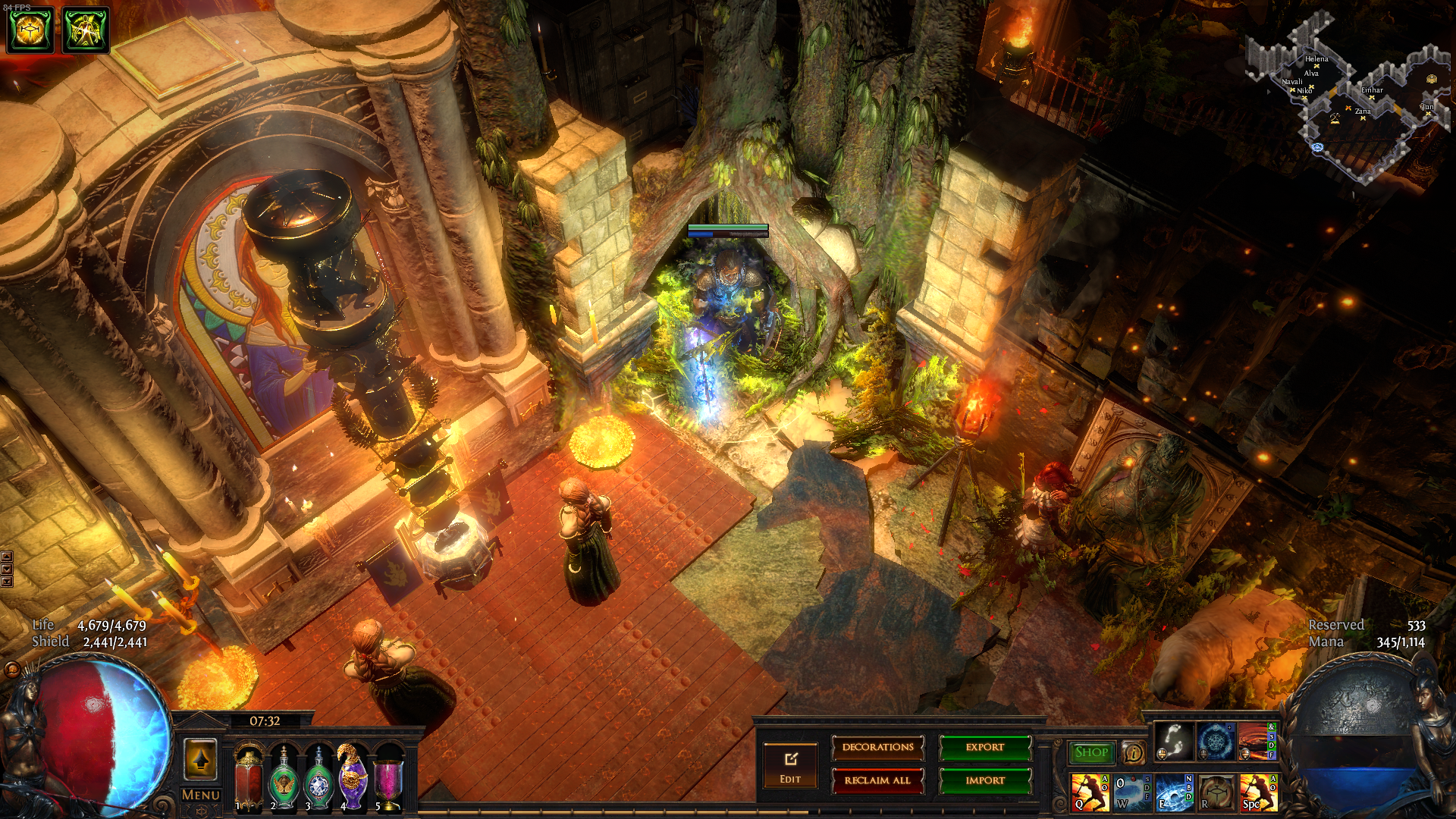The width and height of the screenshot is (1456, 819).
Task: Use the red life flask in slot 1
Action: 249,777
